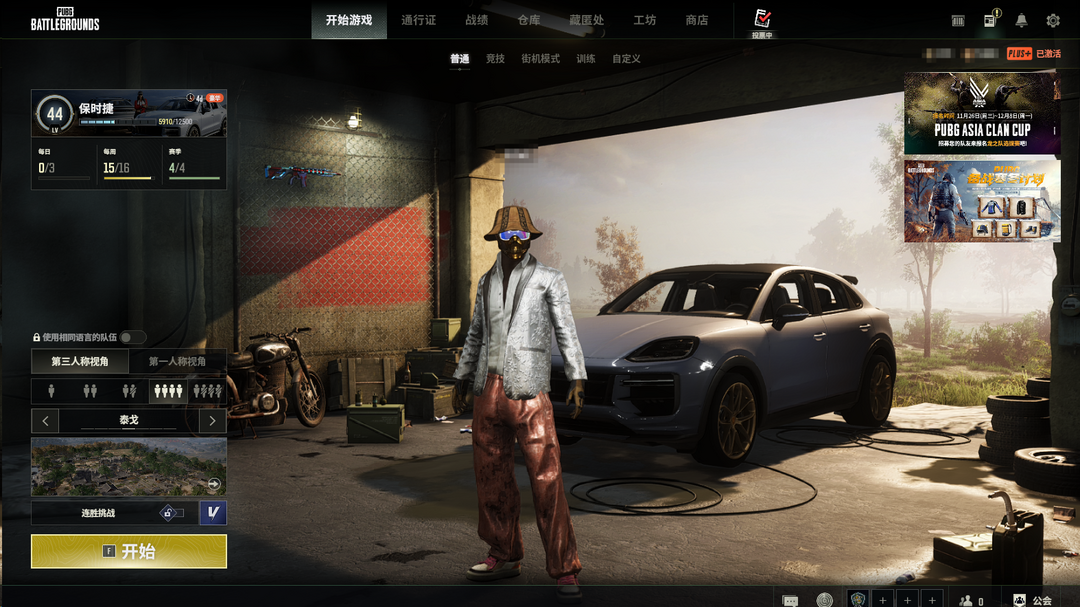Open the settings gear icon
The height and width of the screenshot is (607, 1080).
click(1053, 20)
